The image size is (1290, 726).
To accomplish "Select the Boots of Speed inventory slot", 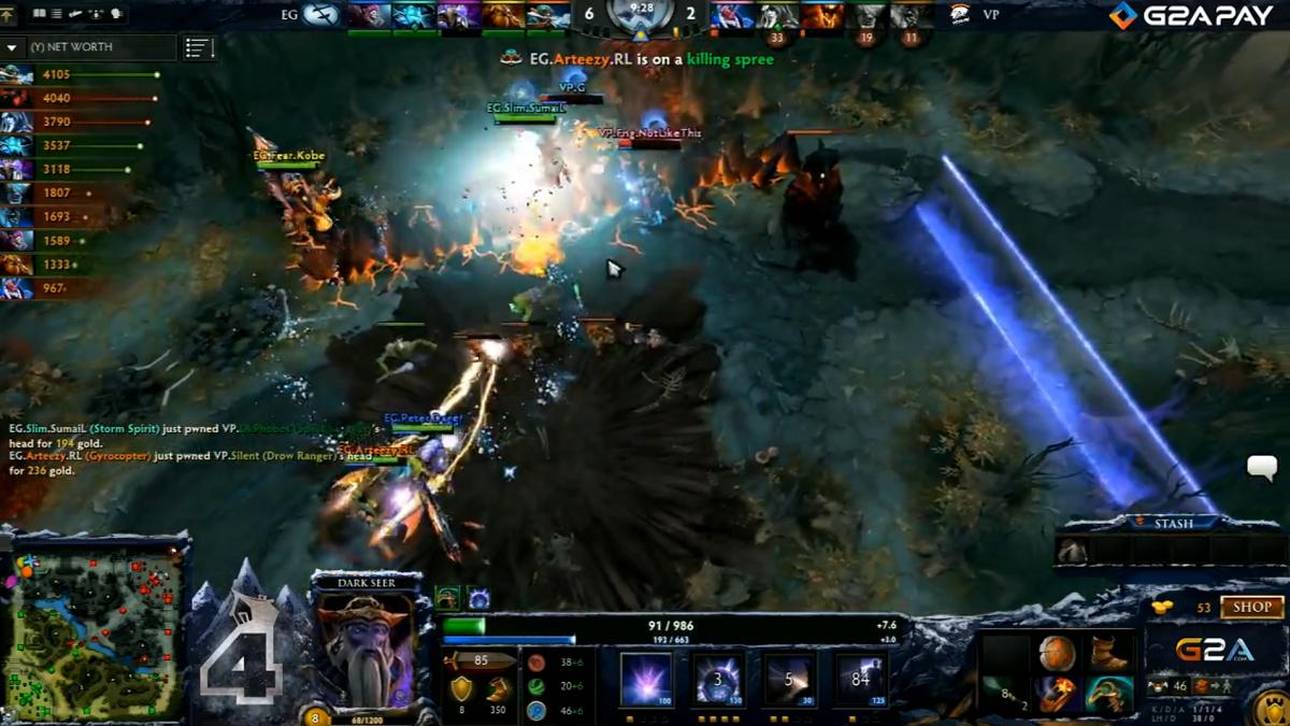I will [1108, 654].
